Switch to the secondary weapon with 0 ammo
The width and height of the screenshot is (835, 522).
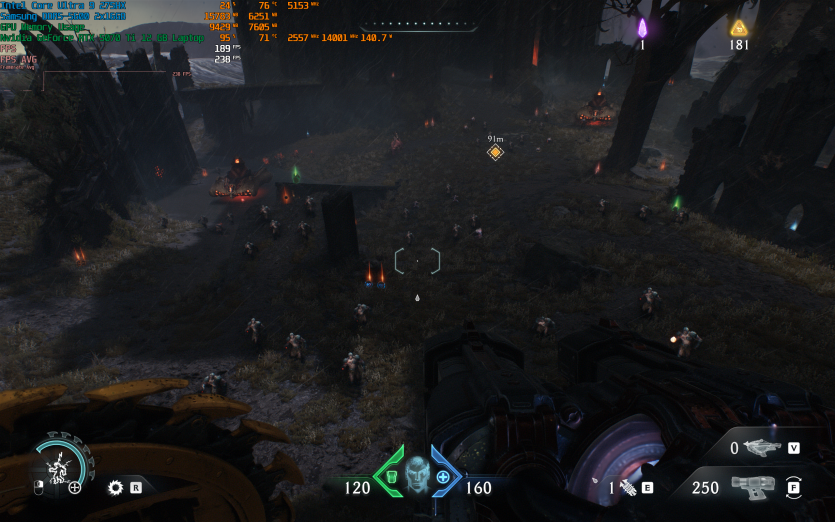point(763,449)
